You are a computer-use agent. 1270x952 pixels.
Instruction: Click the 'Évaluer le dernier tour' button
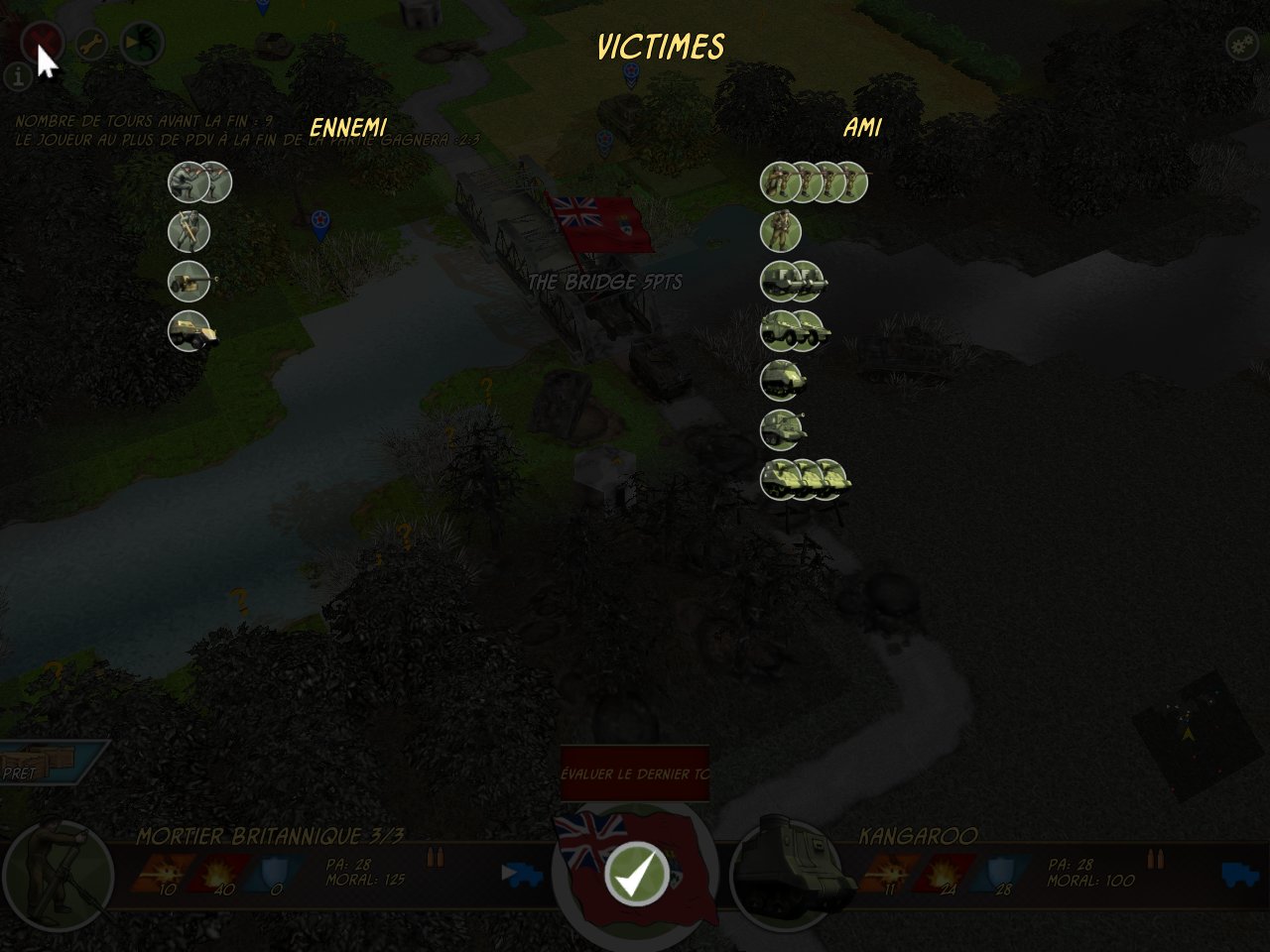click(x=635, y=773)
